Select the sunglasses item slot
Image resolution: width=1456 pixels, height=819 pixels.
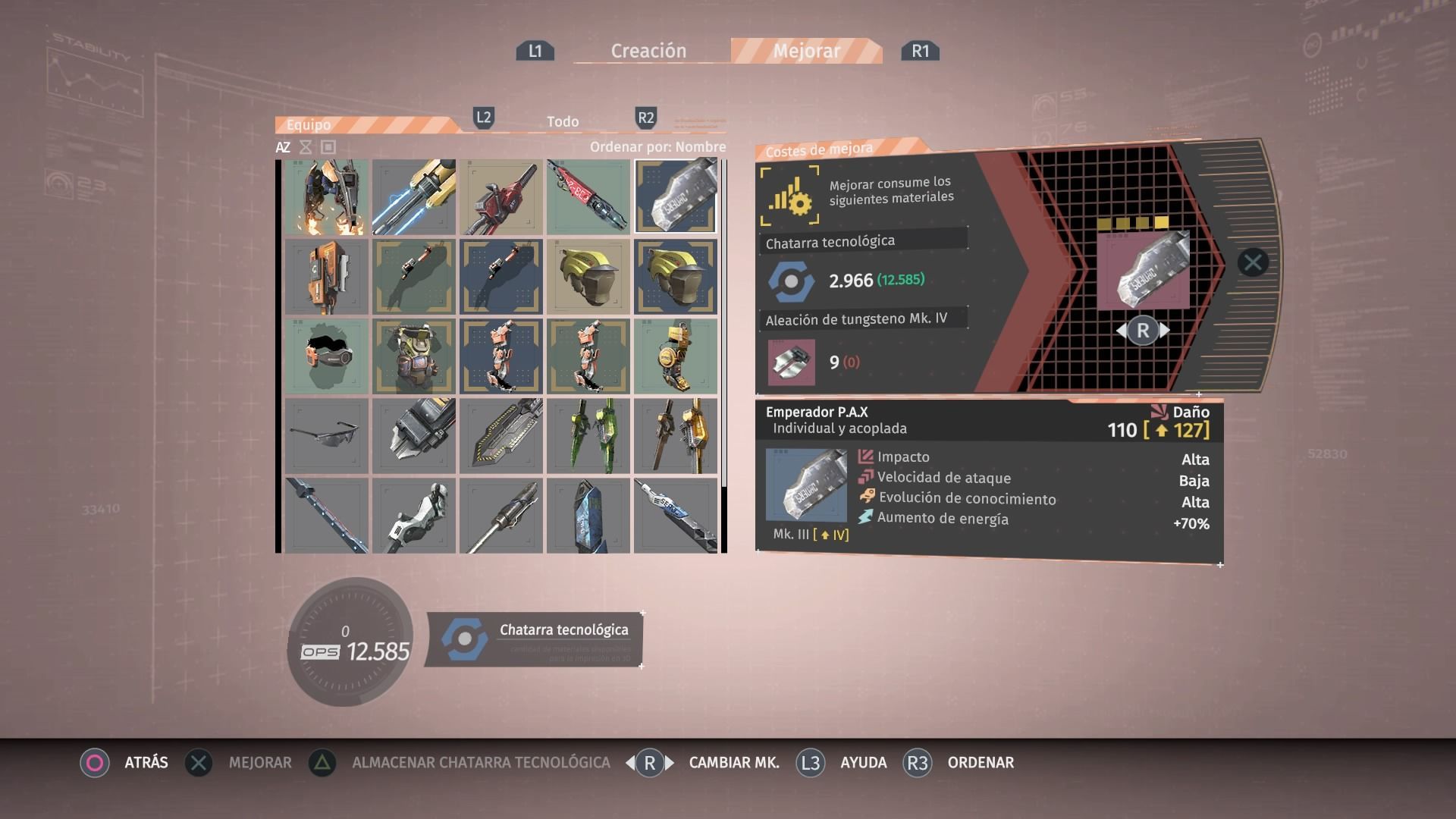327,436
